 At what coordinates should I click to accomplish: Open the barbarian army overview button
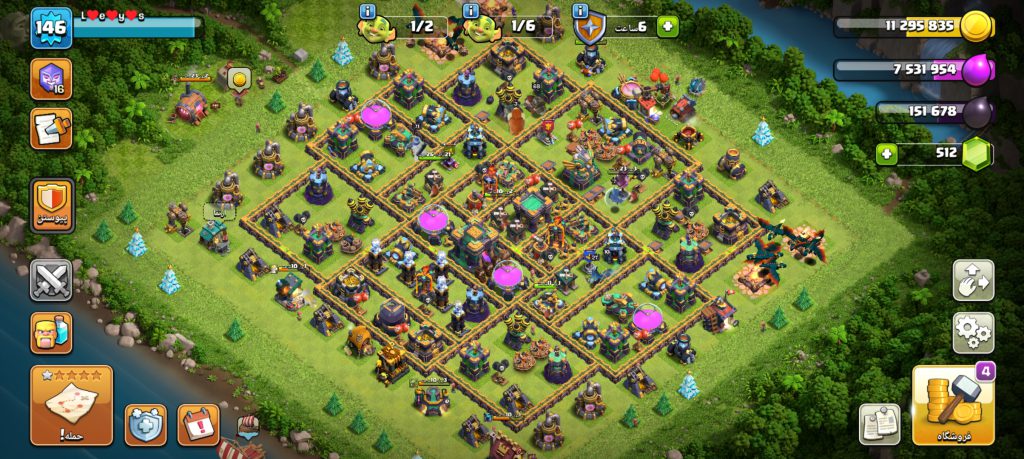[x=51, y=332]
